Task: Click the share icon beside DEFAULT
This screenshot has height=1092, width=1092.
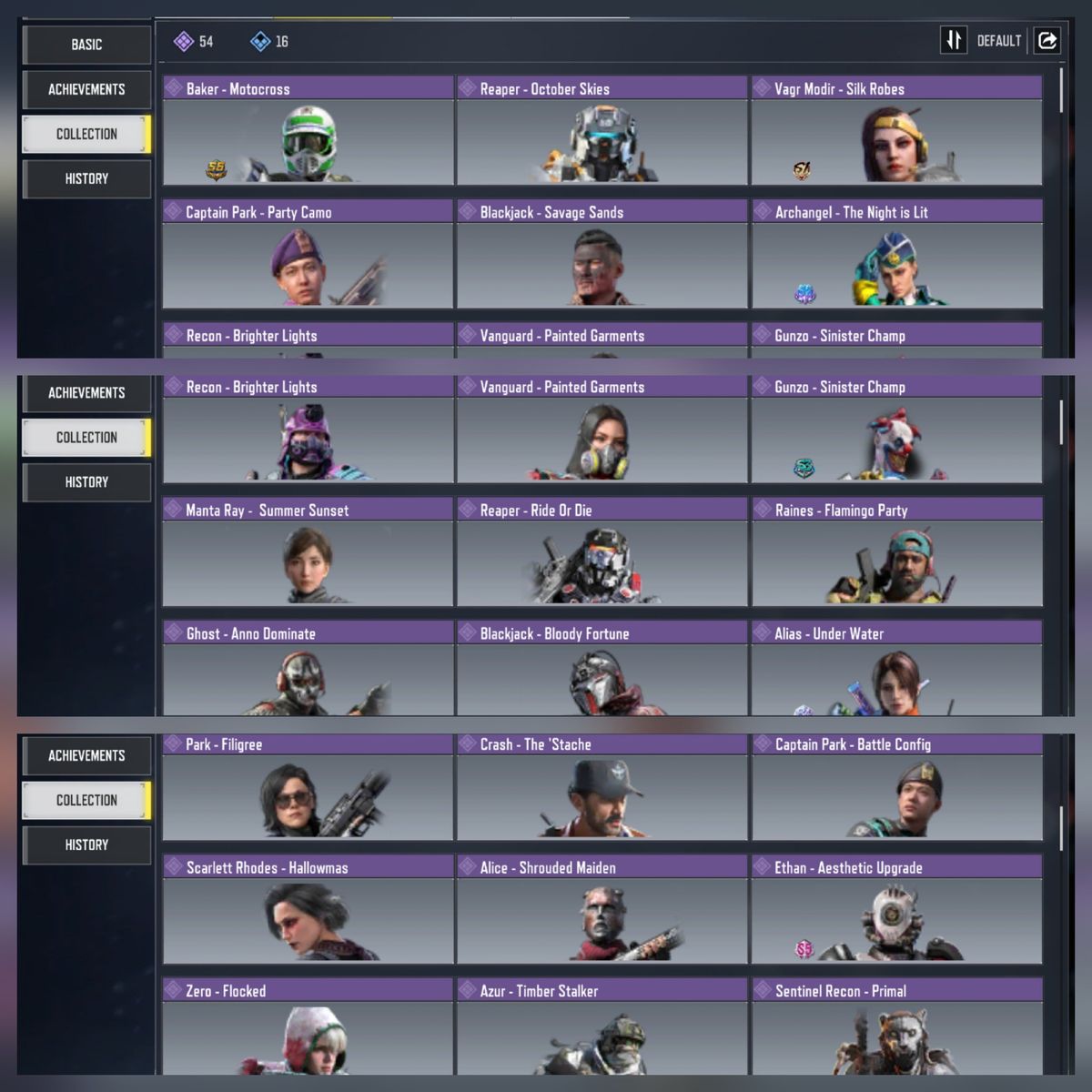Action: 1047,41
